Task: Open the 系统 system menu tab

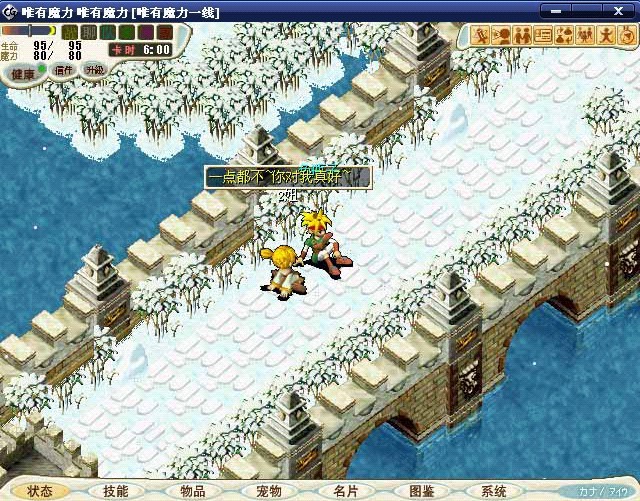Action: coord(494,491)
